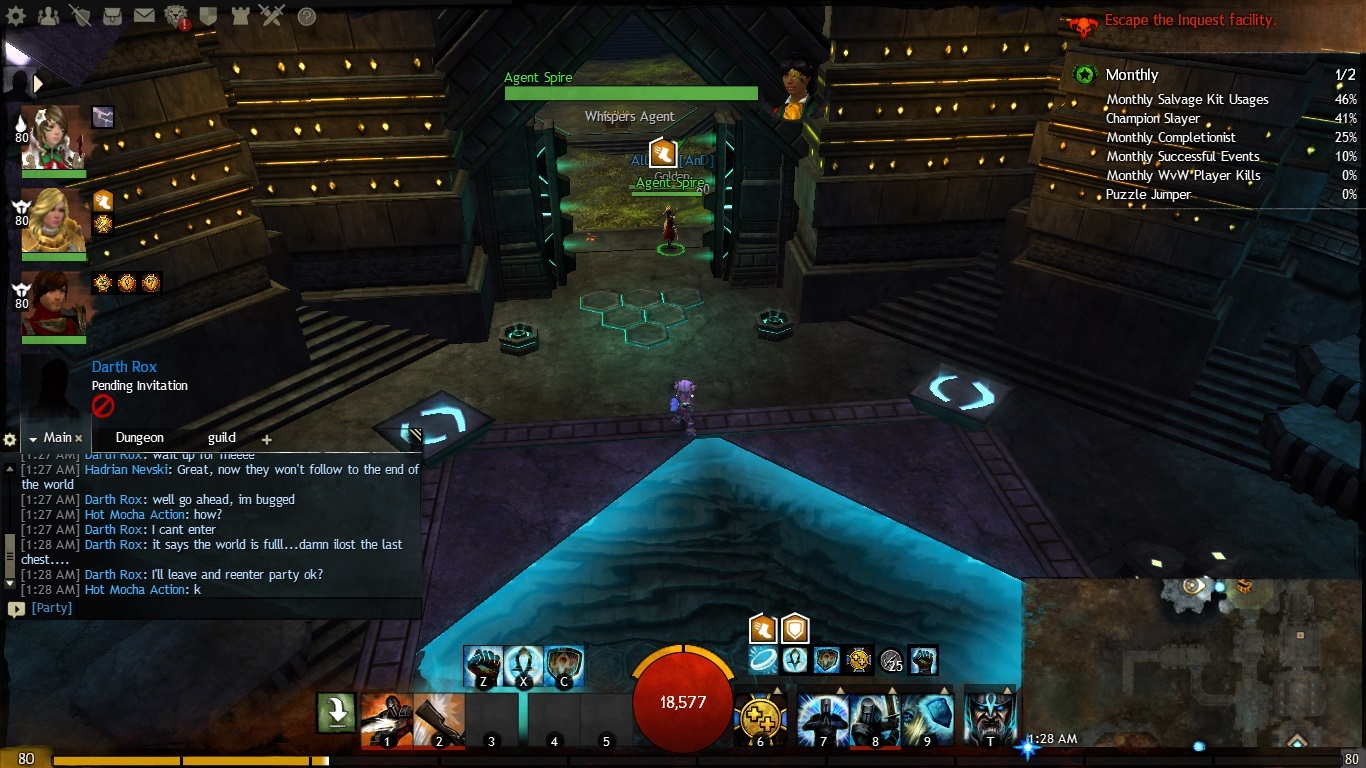
Task: Switch to the guild chat tab
Action: tap(221, 437)
